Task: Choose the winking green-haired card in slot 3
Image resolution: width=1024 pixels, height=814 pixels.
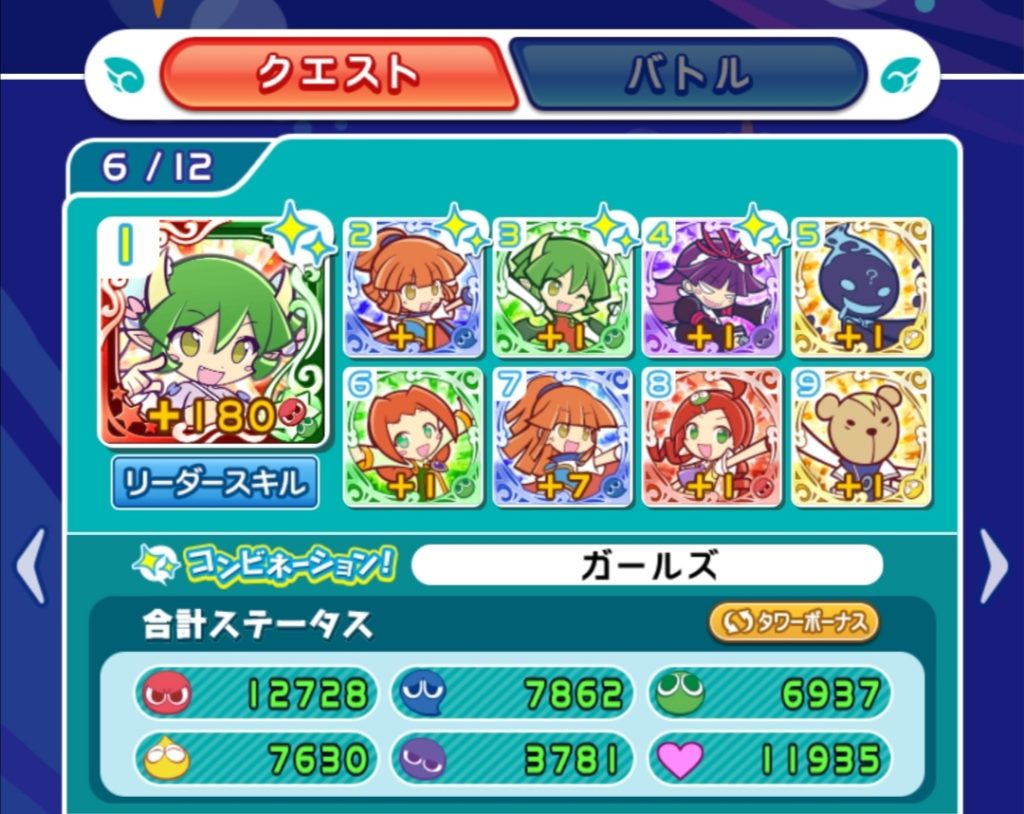Action: (x=563, y=289)
